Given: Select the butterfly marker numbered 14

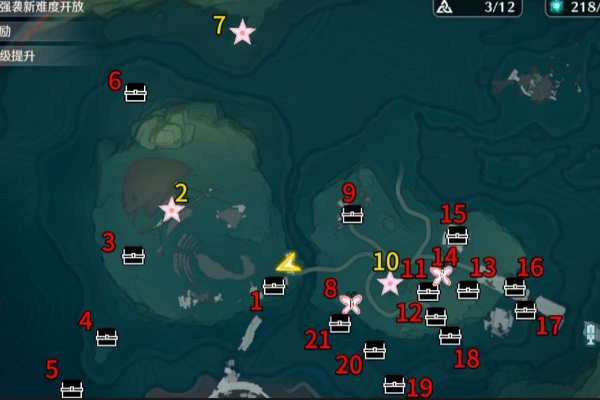Looking at the screenshot, I should coord(442,275).
